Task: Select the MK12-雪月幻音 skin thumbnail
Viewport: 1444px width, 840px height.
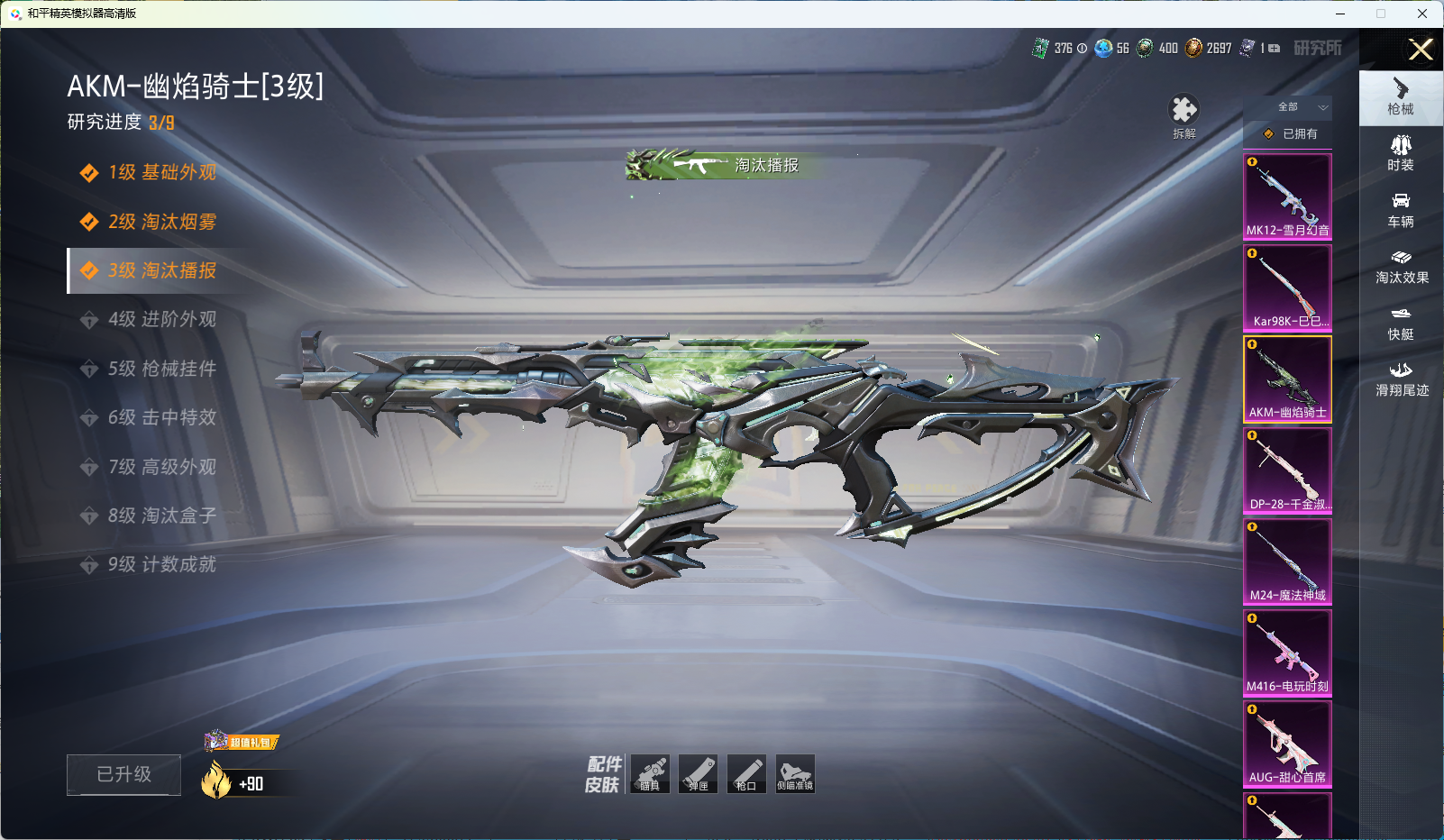Action: tap(1287, 196)
